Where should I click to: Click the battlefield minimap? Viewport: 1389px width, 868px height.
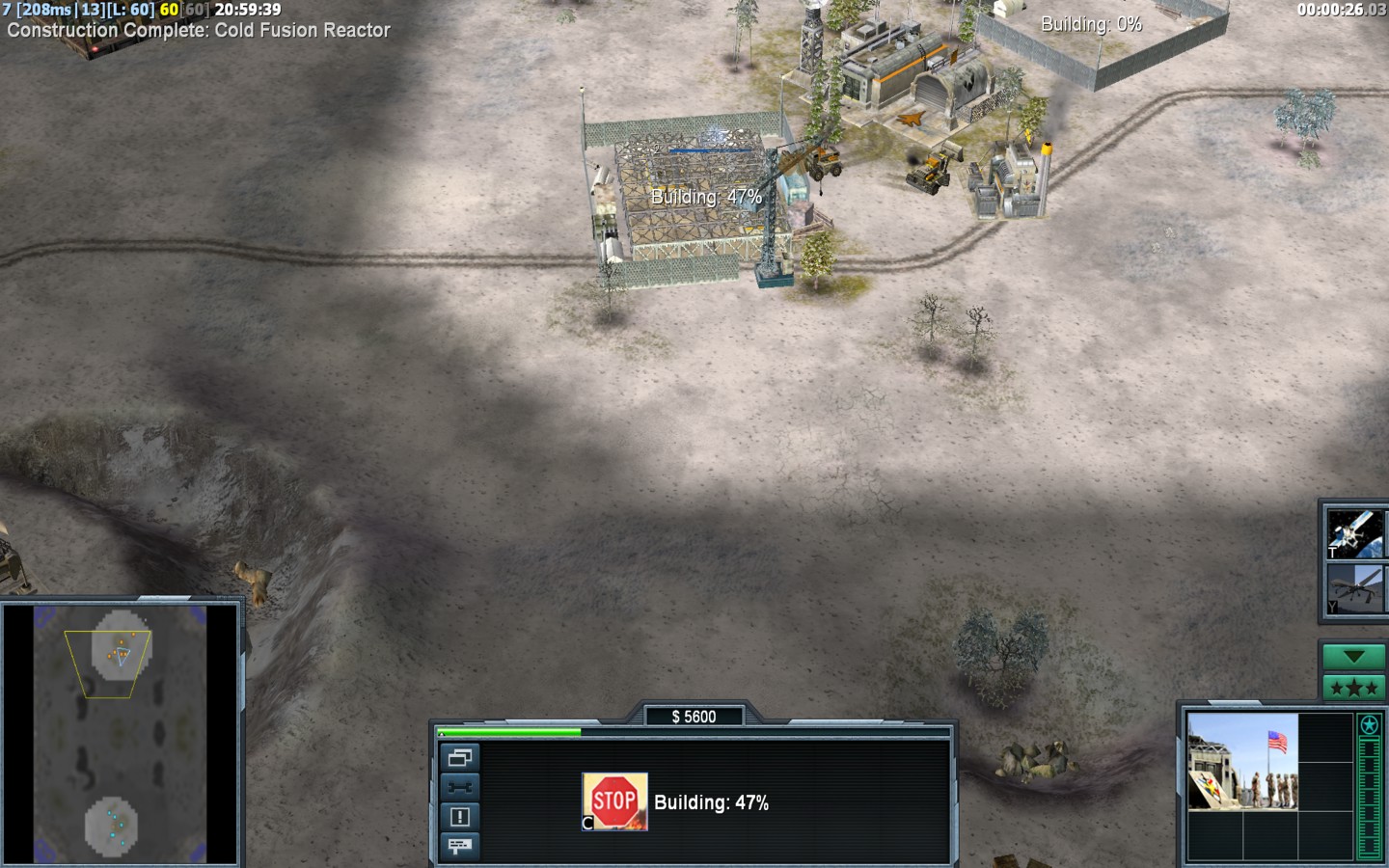[121, 735]
